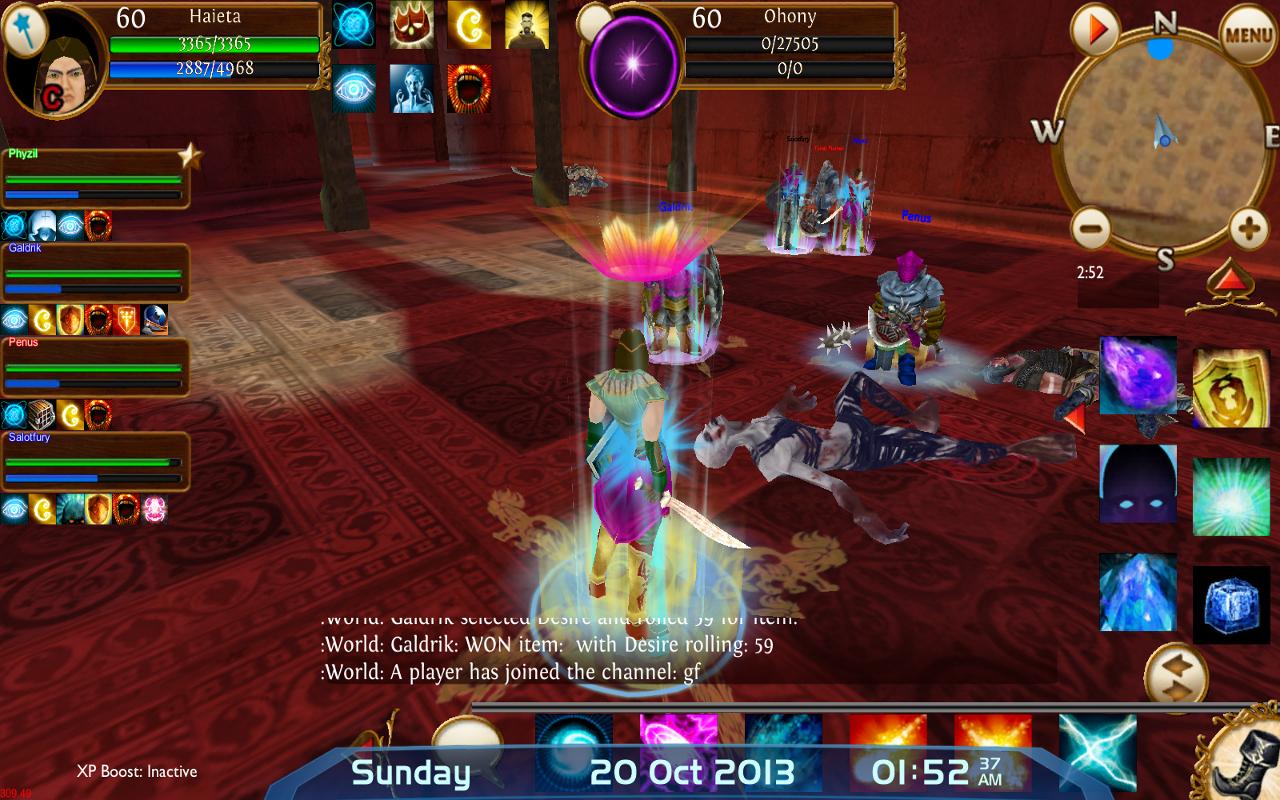This screenshot has width=1280, height=800.
Task: Select party member Phyzil's frame
Action: (x=96, y=178)
